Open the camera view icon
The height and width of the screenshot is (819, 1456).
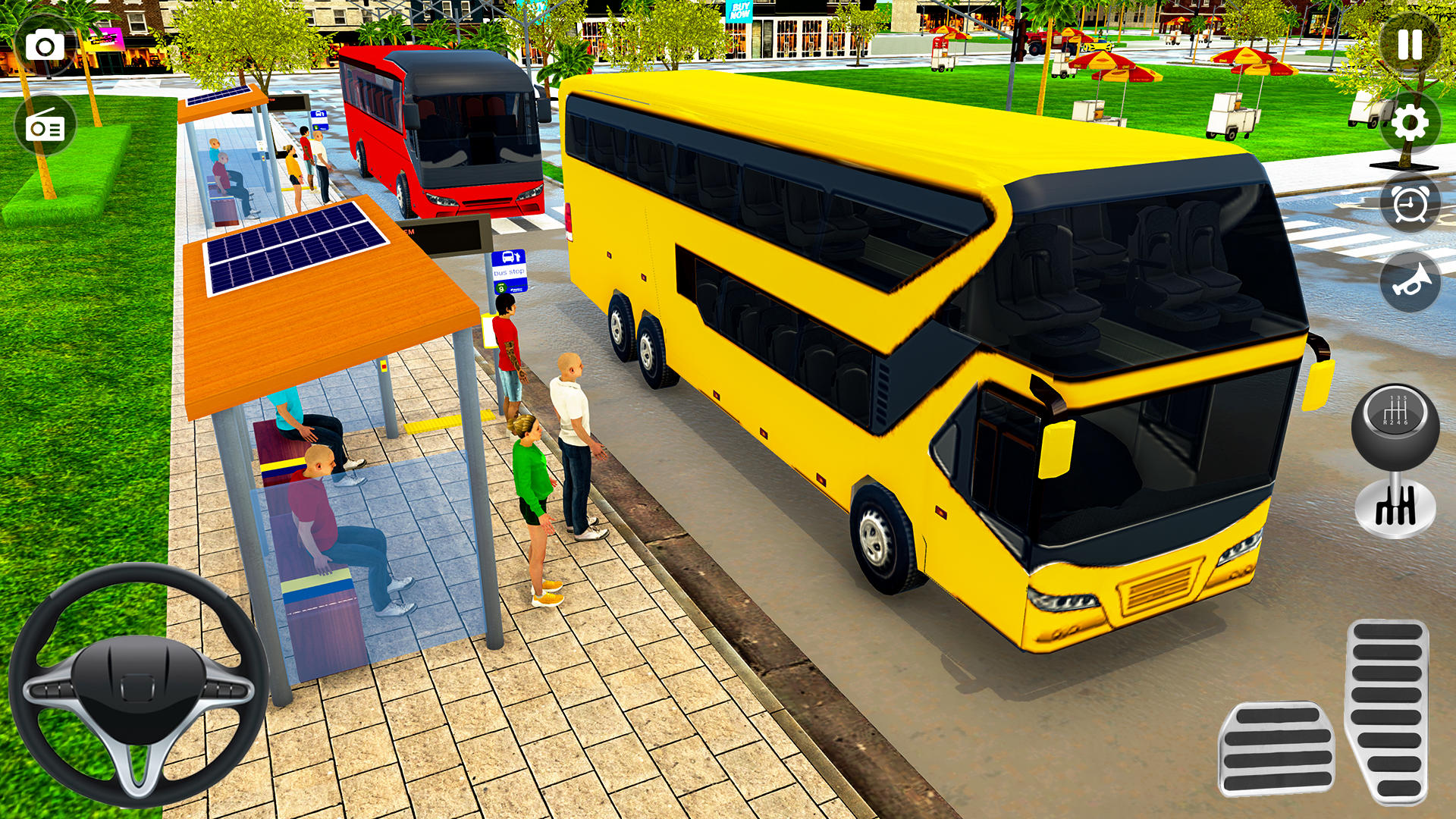tap(45, 44)
